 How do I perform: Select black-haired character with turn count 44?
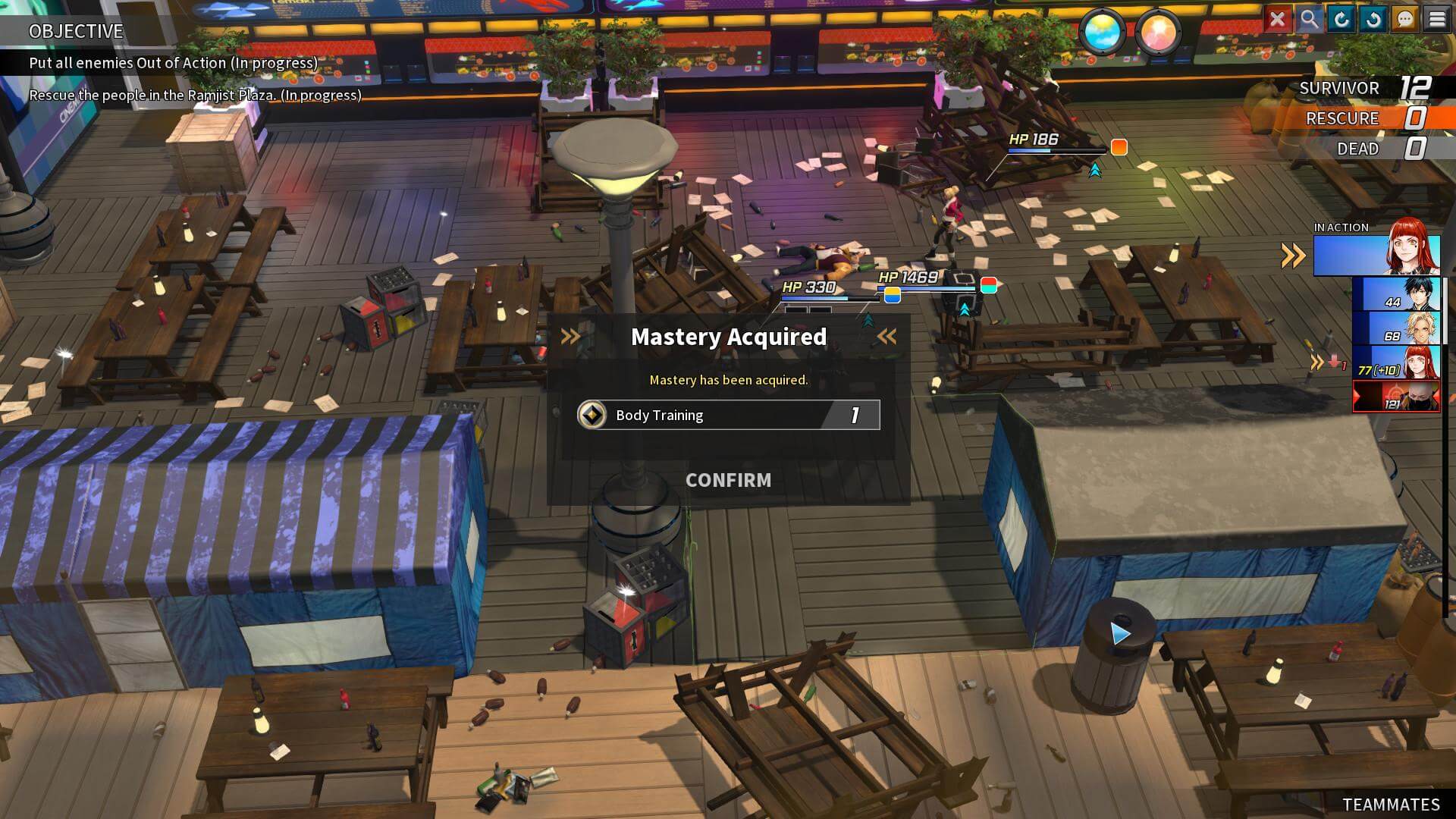pyautogui.click(x=1397, y=294)
